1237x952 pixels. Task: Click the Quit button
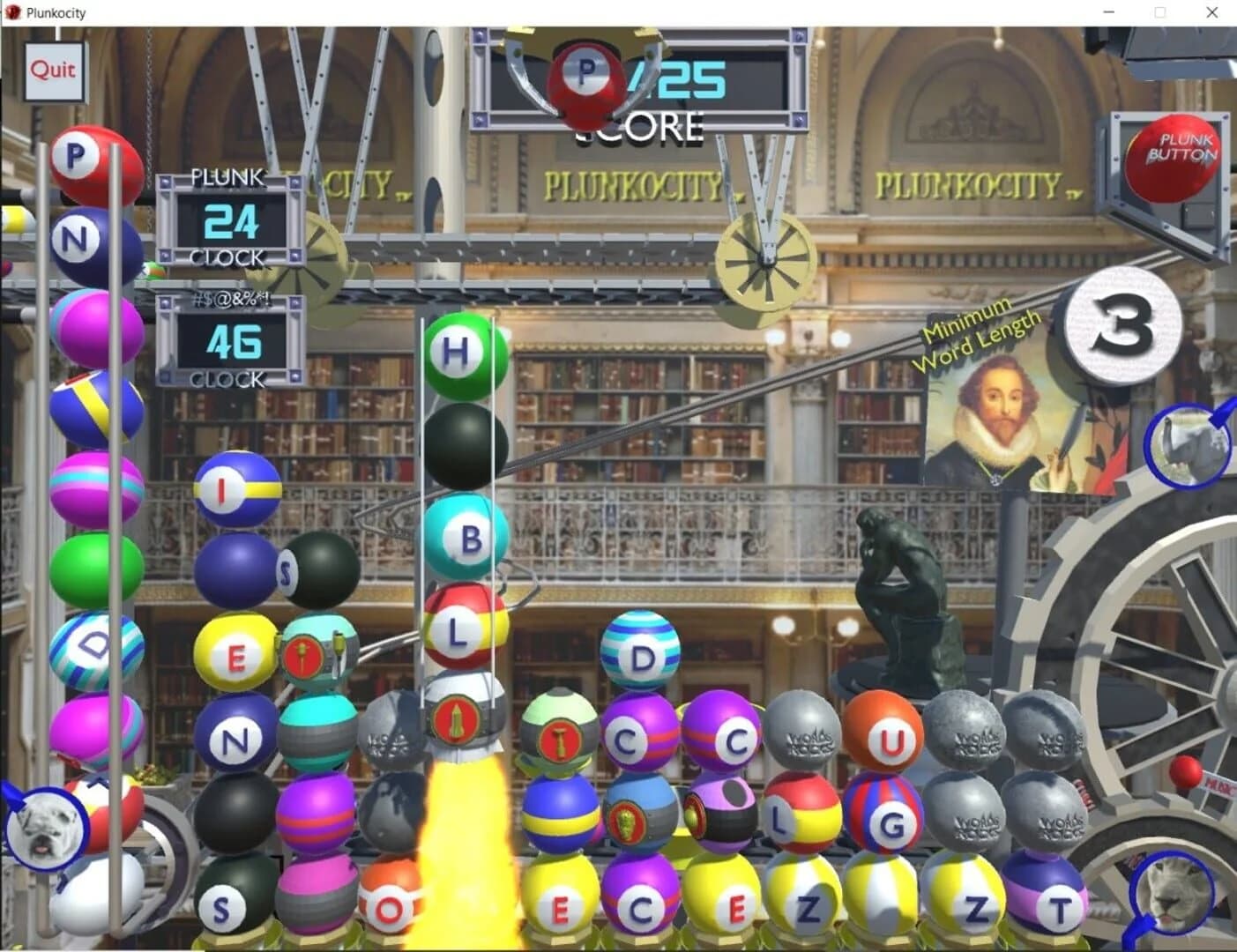tap(53, 71)
